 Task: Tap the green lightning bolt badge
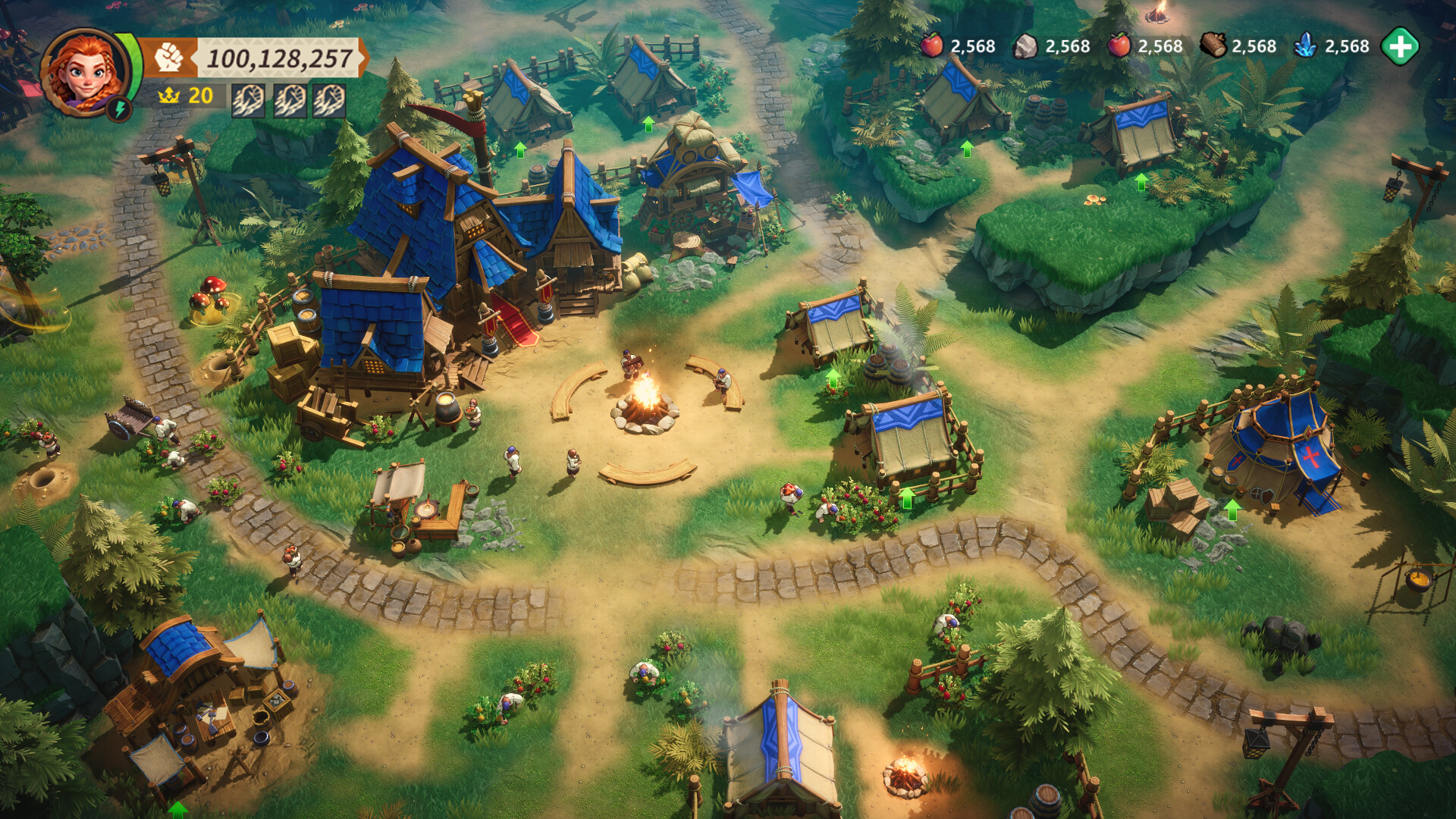tap(120, 109)
